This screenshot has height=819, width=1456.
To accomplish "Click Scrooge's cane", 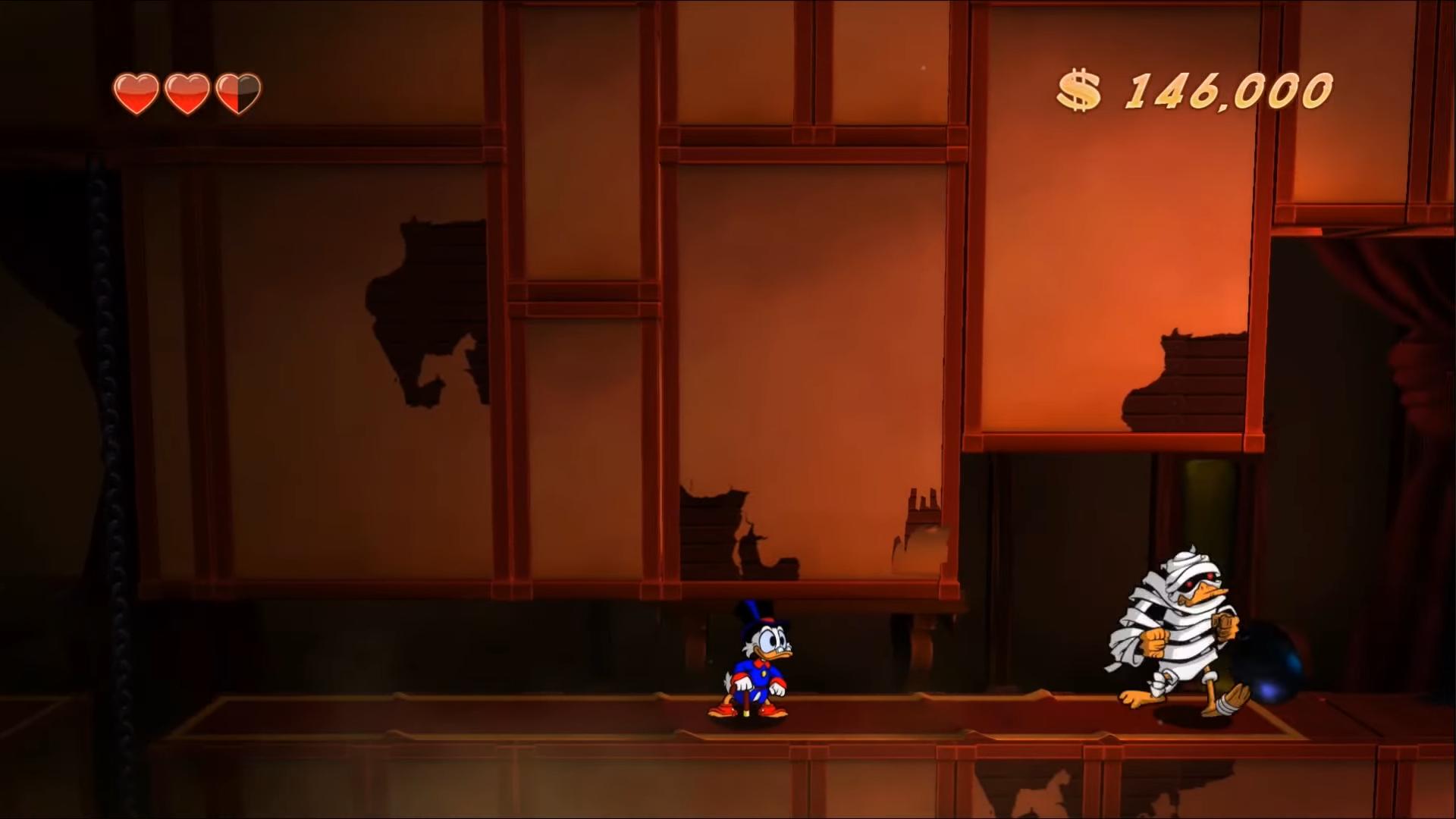I will pyautogui.click(x=747, y=698).
